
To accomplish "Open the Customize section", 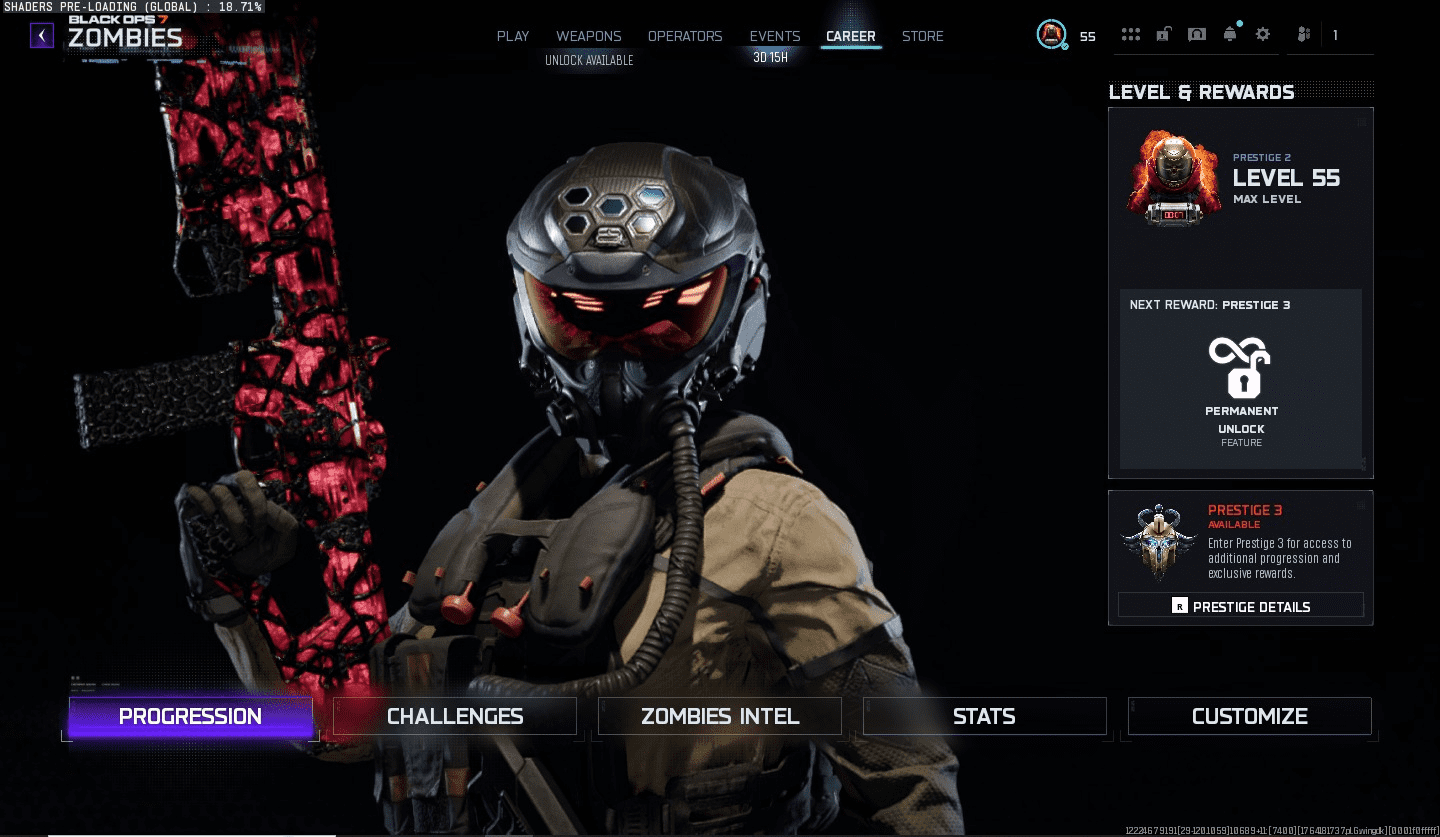I will 1249,716.
